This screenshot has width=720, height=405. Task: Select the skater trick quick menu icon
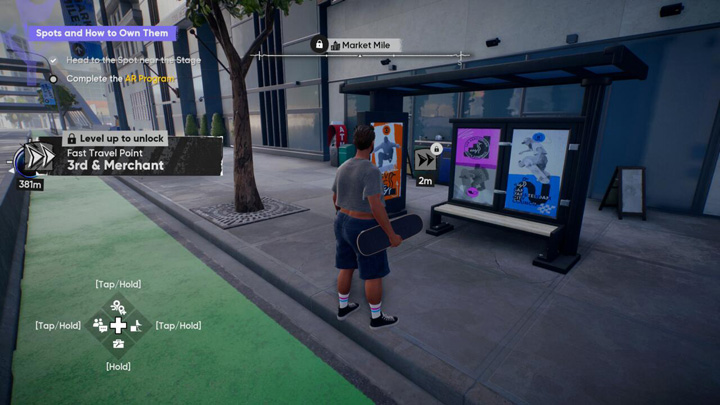137,325
